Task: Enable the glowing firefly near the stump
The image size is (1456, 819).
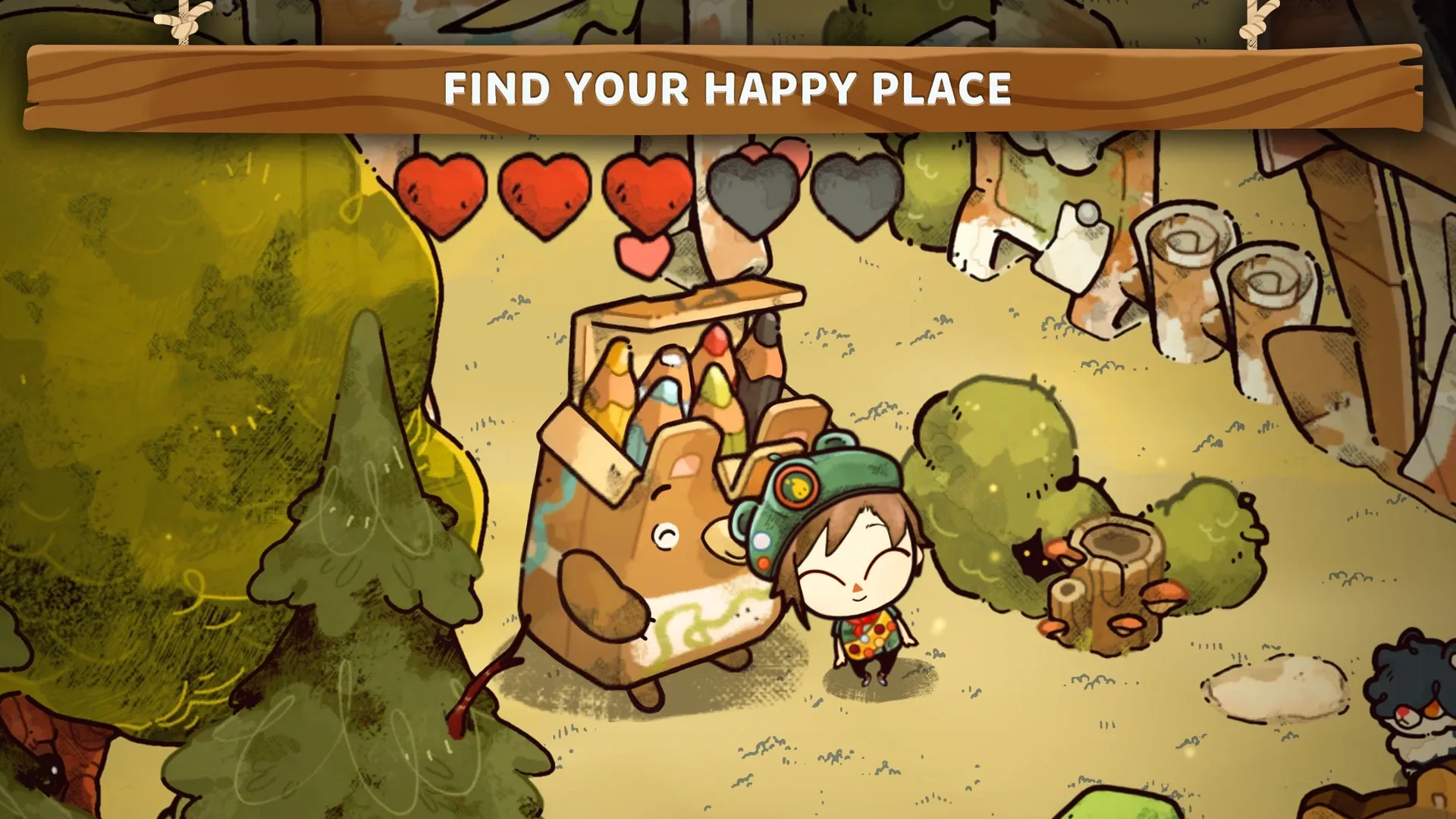Action: pos(993,489)
